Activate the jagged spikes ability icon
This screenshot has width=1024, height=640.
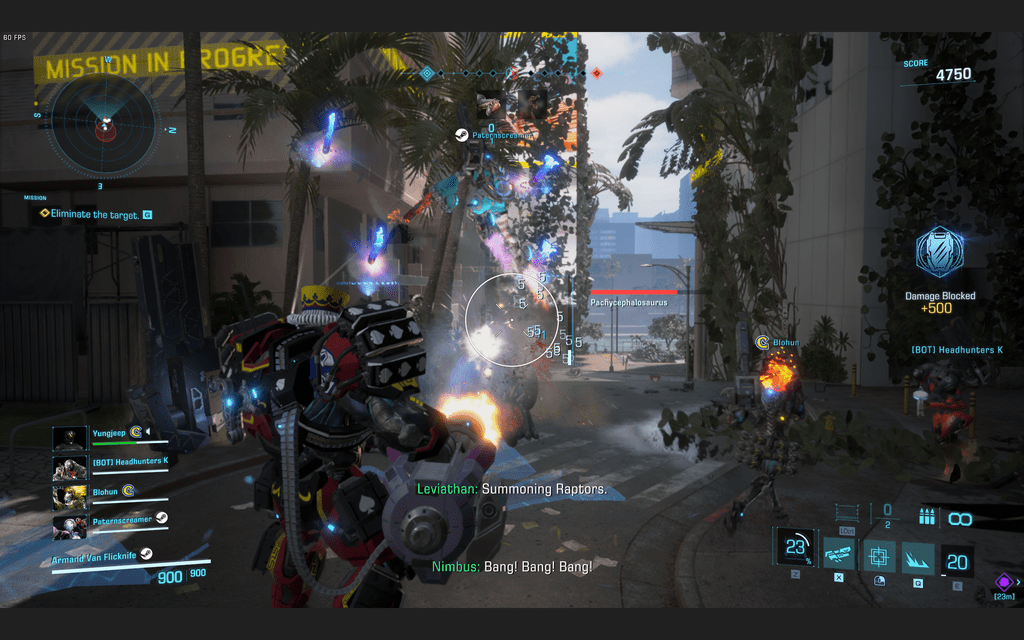click(x=918, y=558)
